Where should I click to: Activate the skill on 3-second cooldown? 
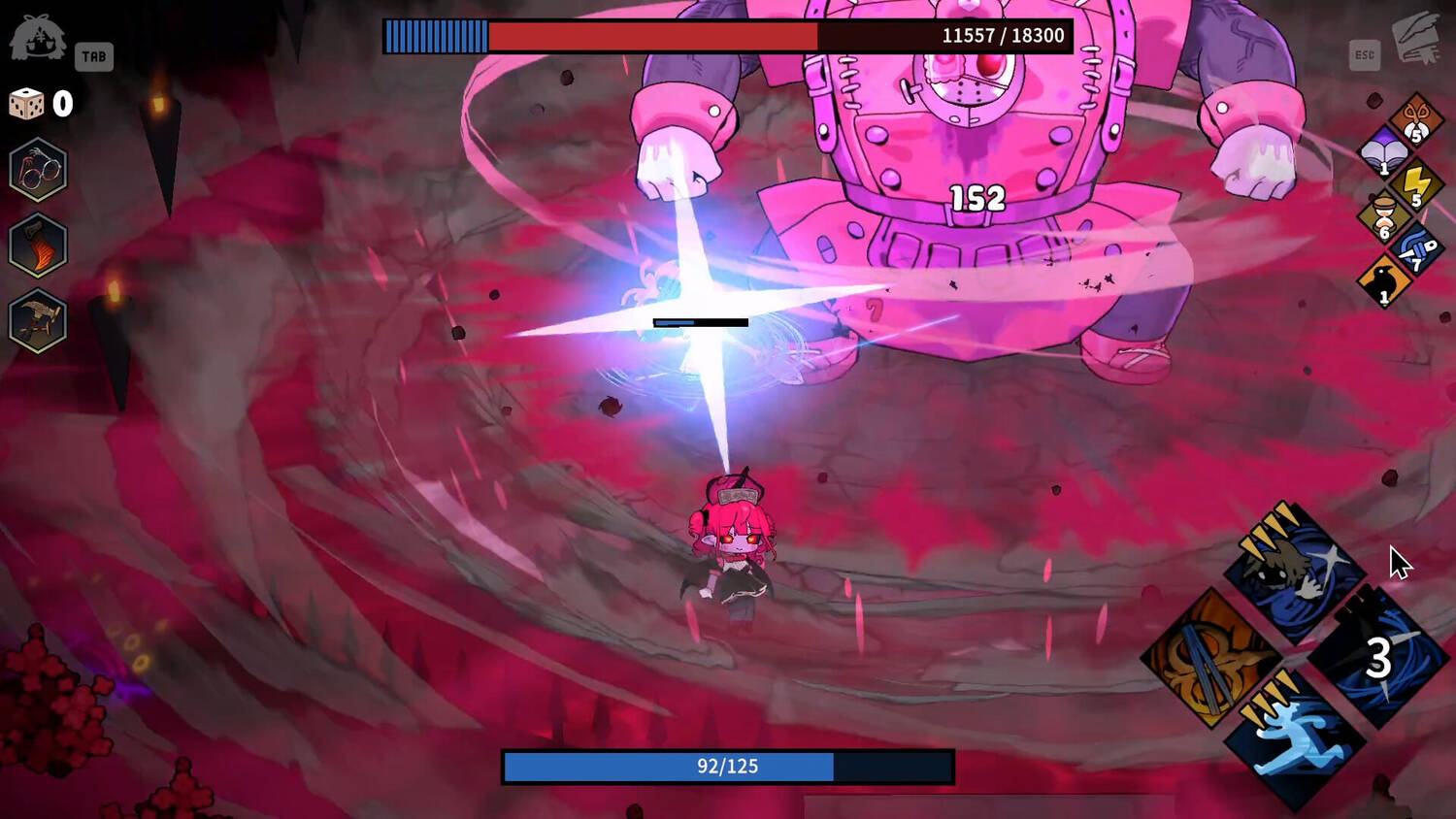point(1378,658)
